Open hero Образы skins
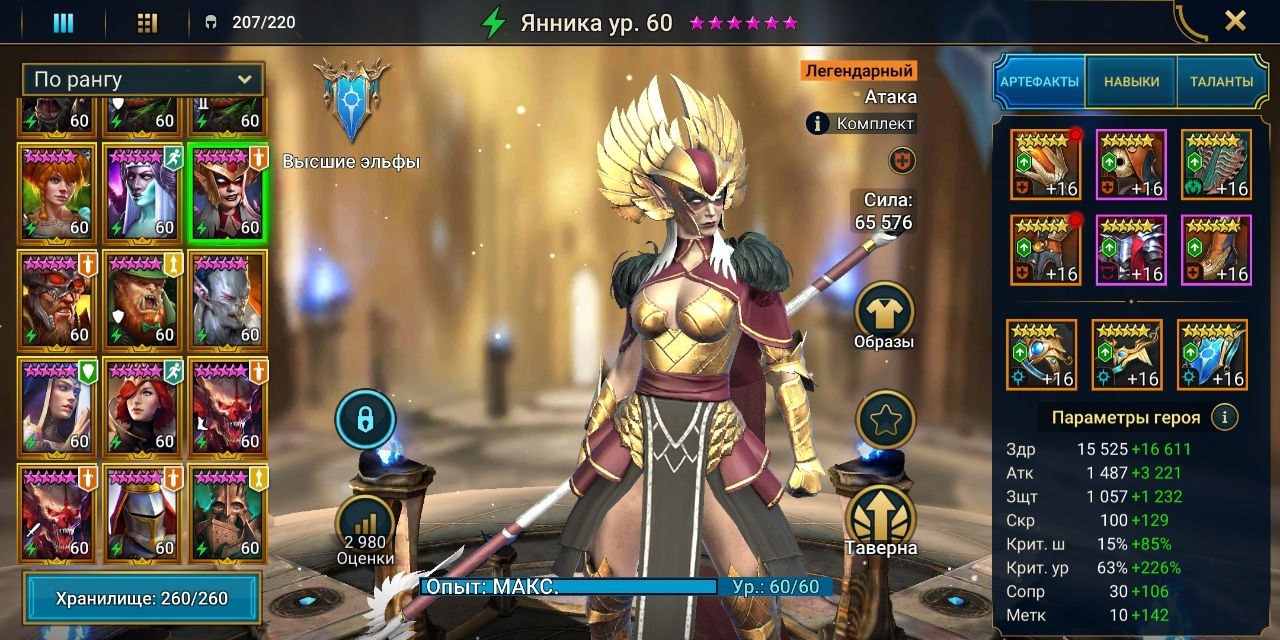 pos(885,315)
